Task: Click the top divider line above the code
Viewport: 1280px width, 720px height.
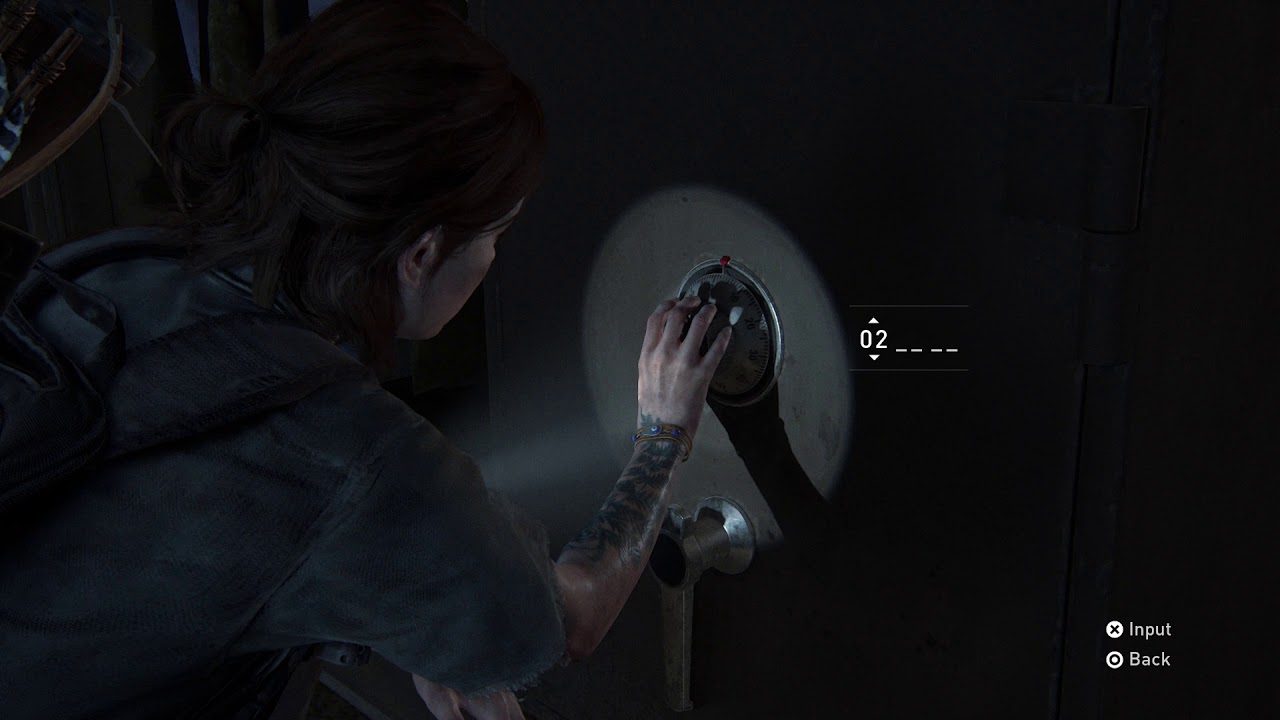Action: [x=907, y=307]
